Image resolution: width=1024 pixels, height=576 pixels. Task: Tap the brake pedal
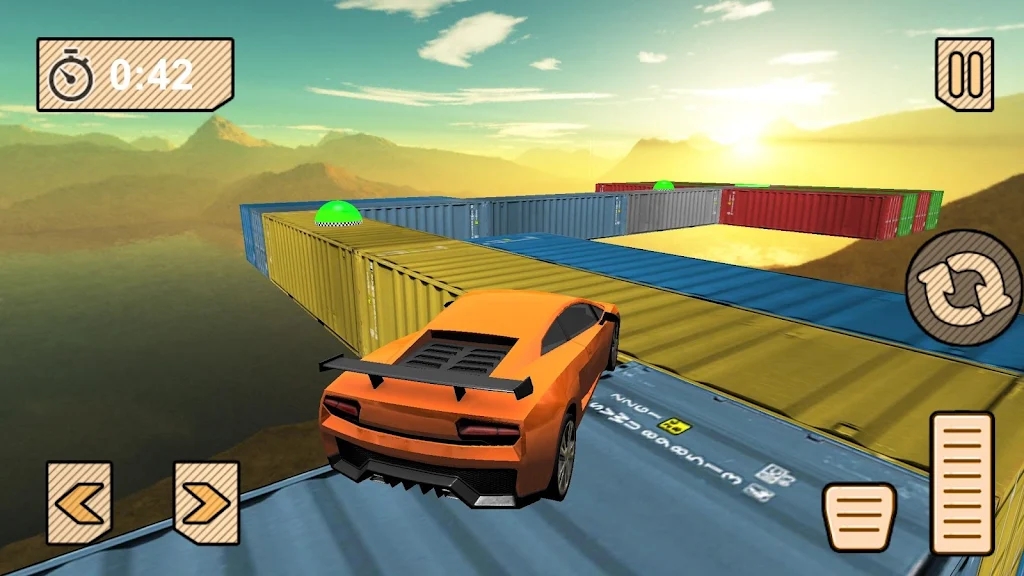(x=859, y=516)
